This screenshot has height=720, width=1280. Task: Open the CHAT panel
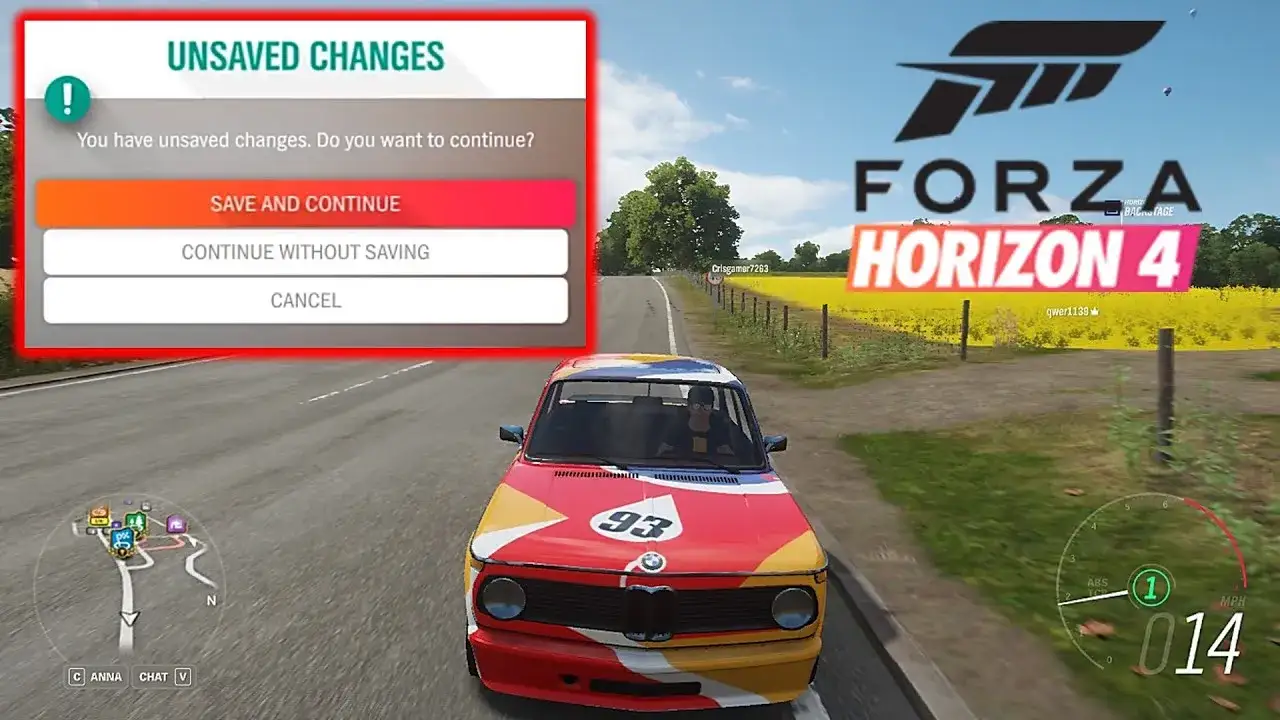tap(153, 676)
